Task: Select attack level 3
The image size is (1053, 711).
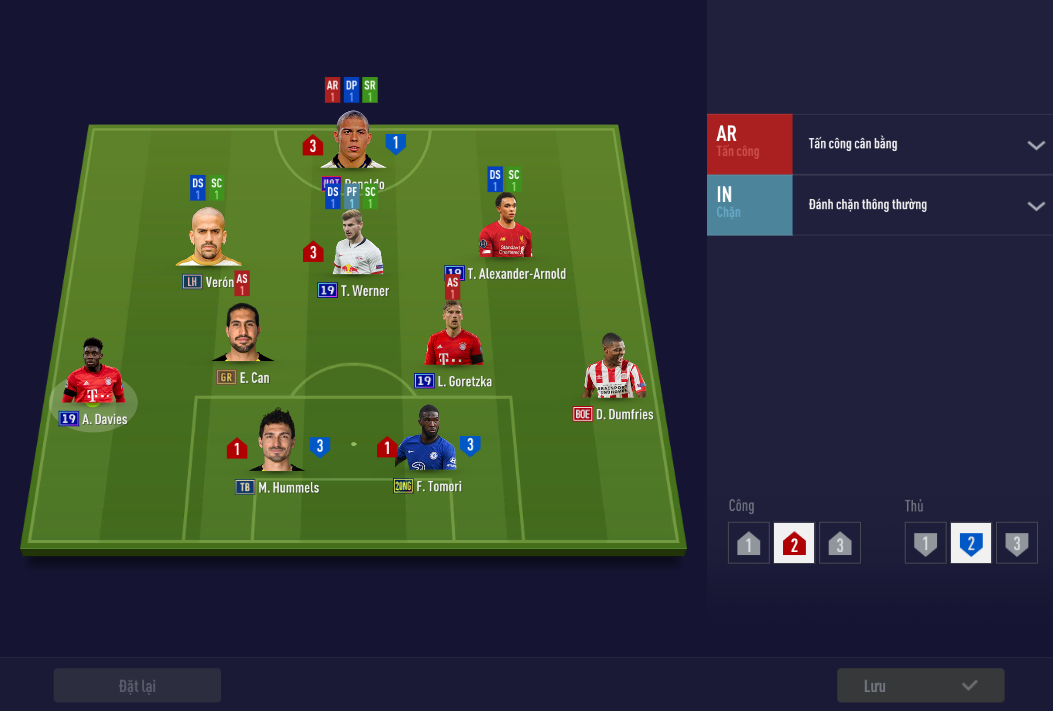Action: [x=840, y=544]
